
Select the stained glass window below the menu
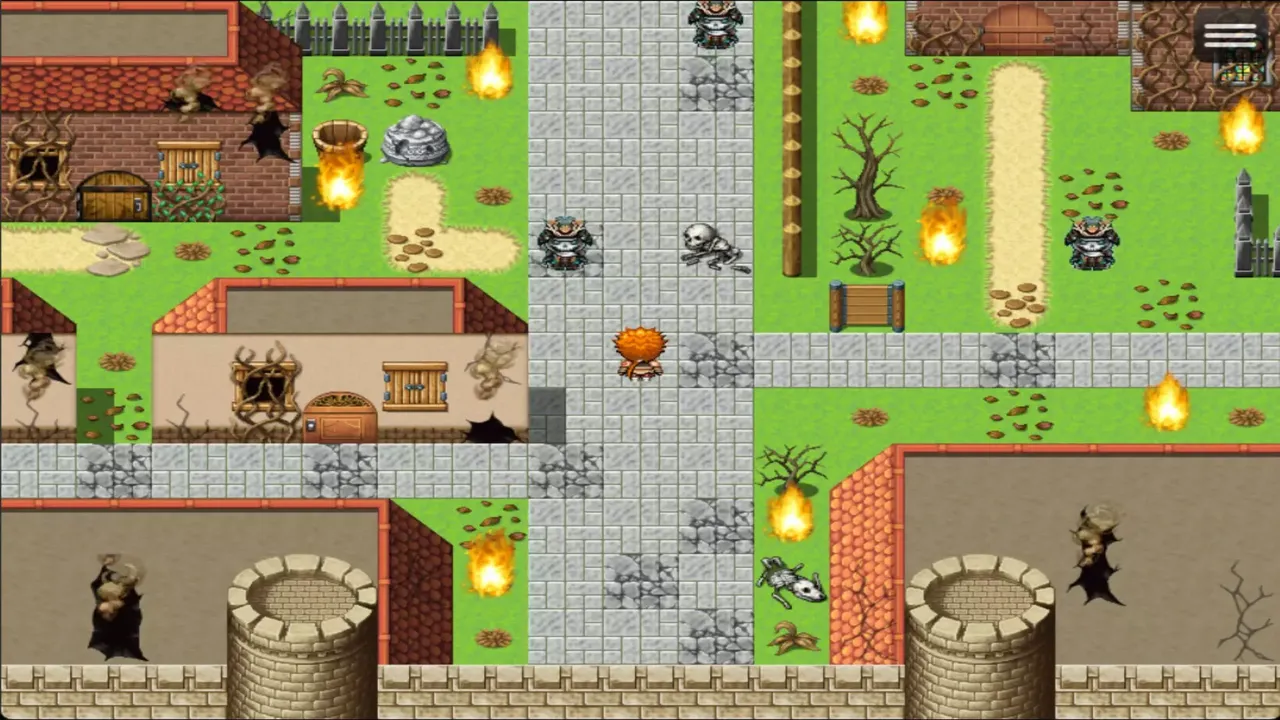1240,75
